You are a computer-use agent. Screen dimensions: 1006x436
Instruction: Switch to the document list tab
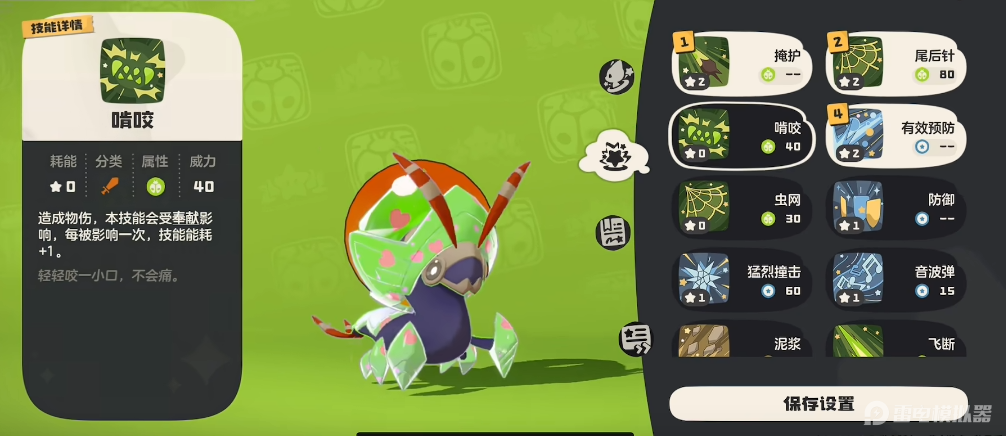[x=613, y=232]
